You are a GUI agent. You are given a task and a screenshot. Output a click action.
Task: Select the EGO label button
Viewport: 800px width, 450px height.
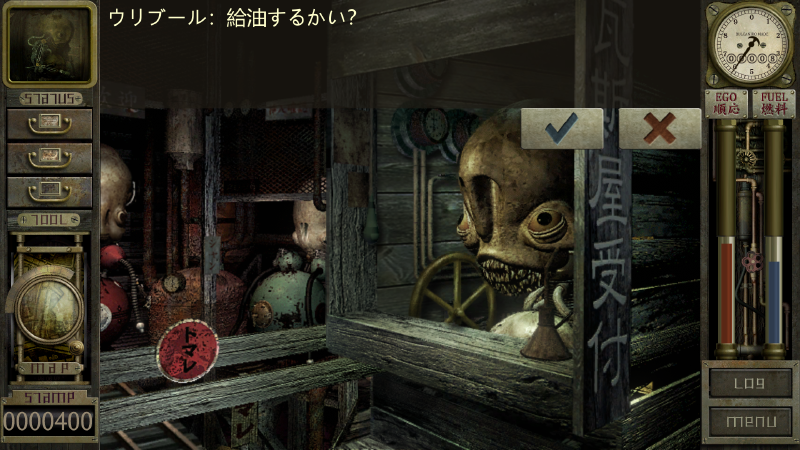click(x=727, y=104)
